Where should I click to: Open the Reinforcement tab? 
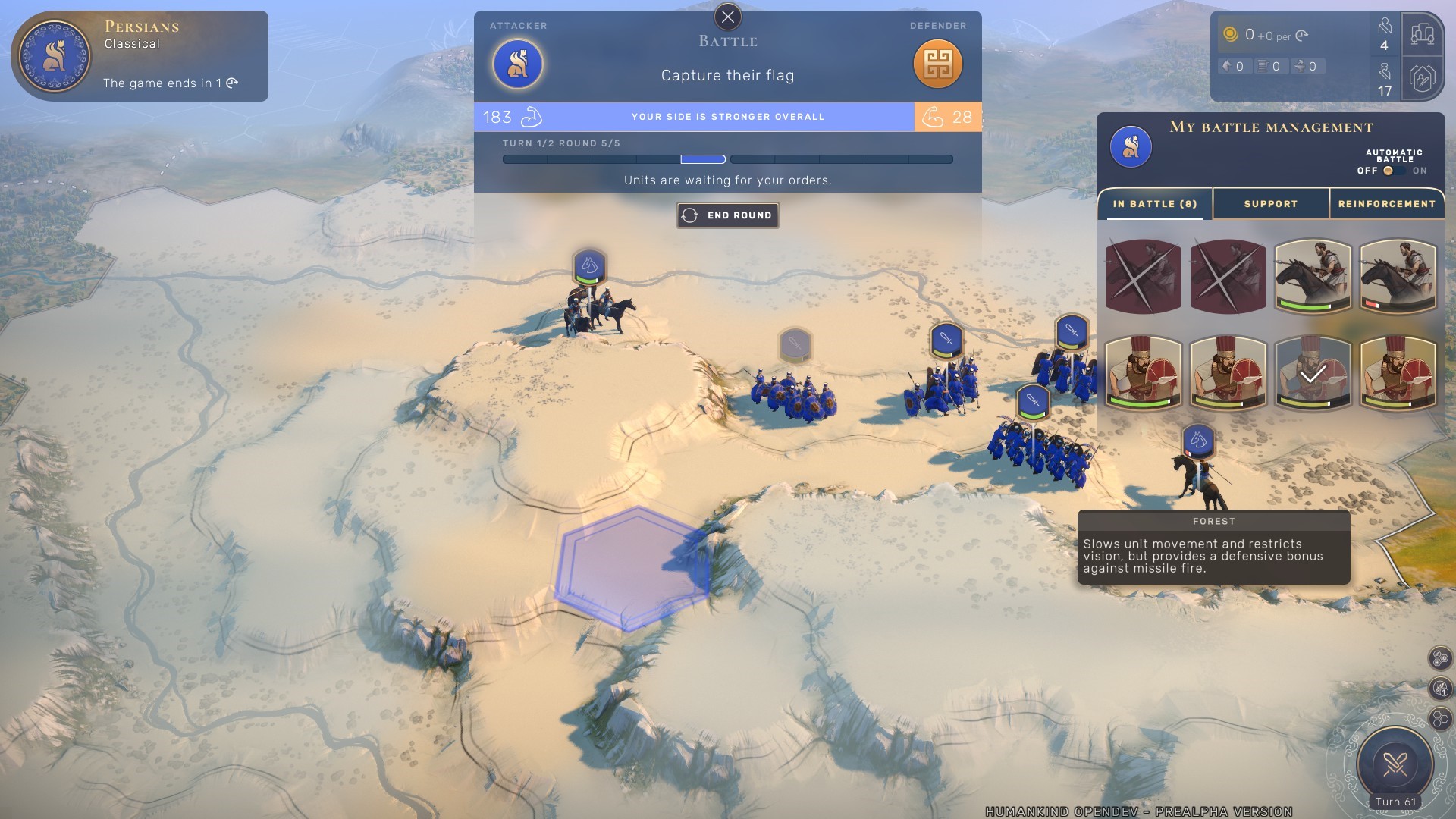tap(1386, 204)
